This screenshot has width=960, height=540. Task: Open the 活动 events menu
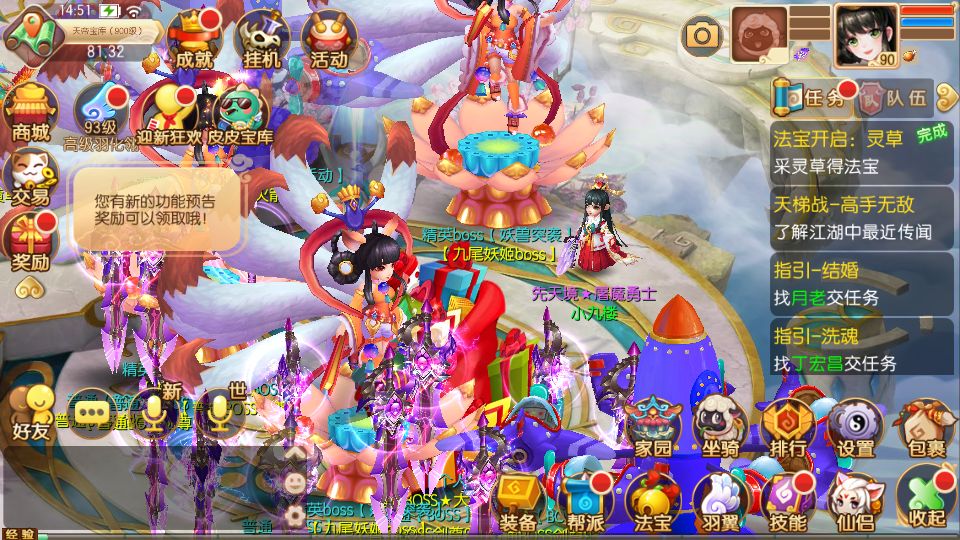click(329, 40)
